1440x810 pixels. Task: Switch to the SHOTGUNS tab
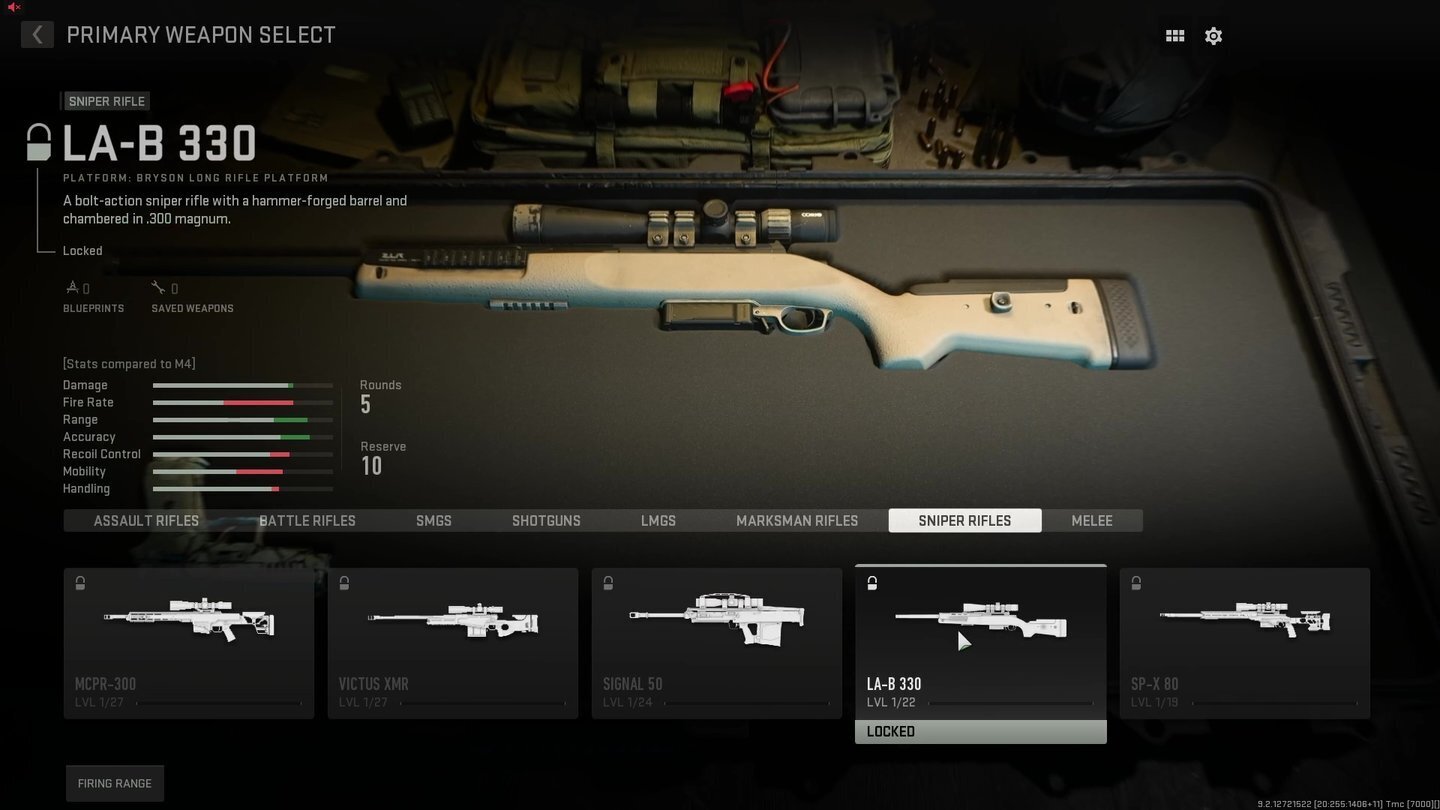pos(546,520)
